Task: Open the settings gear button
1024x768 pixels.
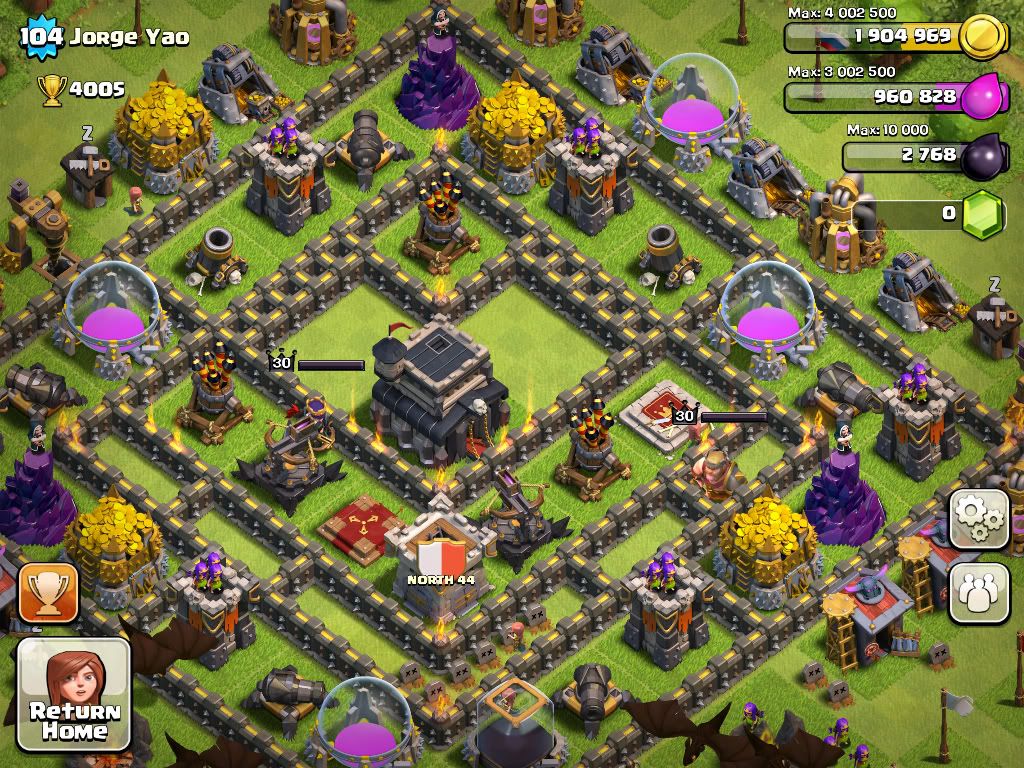Action: pos(979,519)
